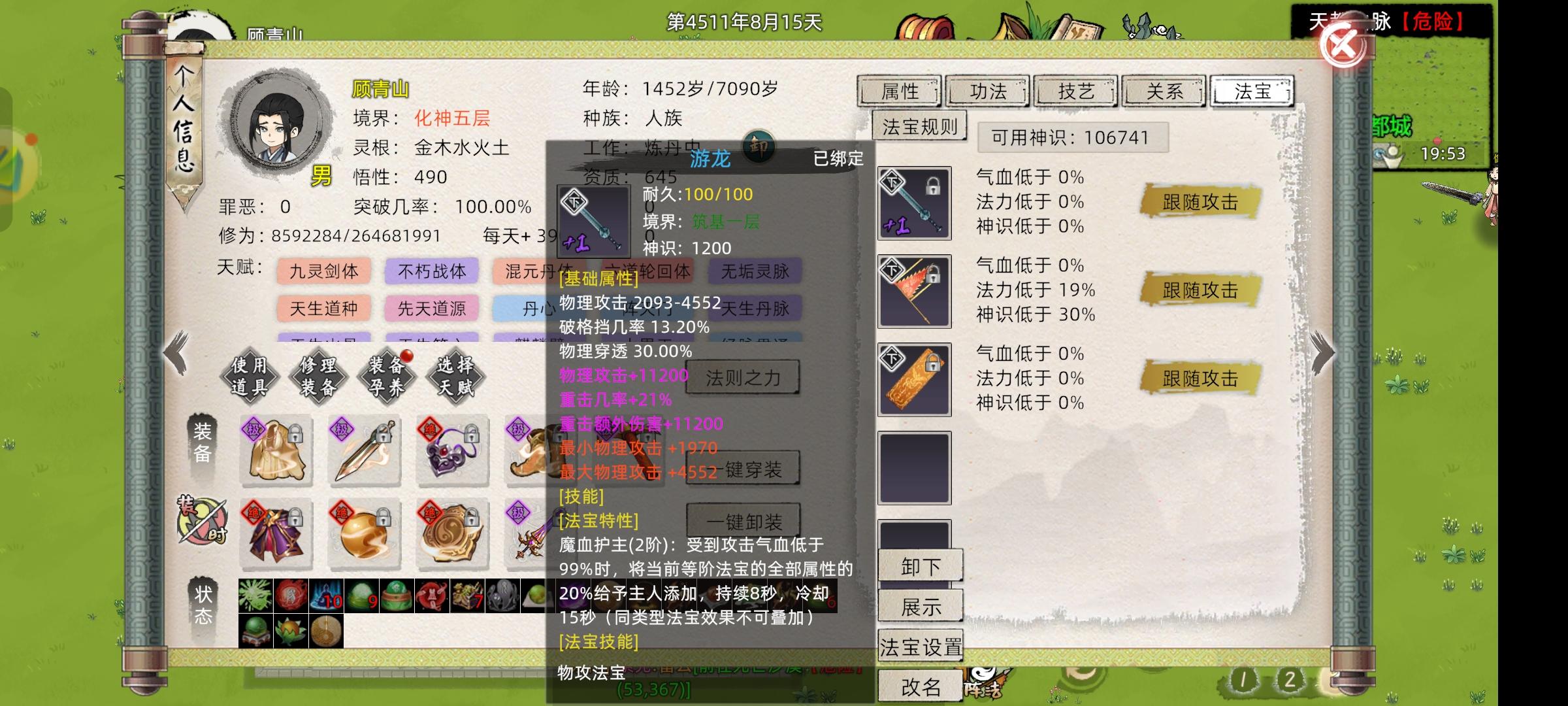Click the first 跟随攻击 button
The image size is (1568, 706).
1200,203
